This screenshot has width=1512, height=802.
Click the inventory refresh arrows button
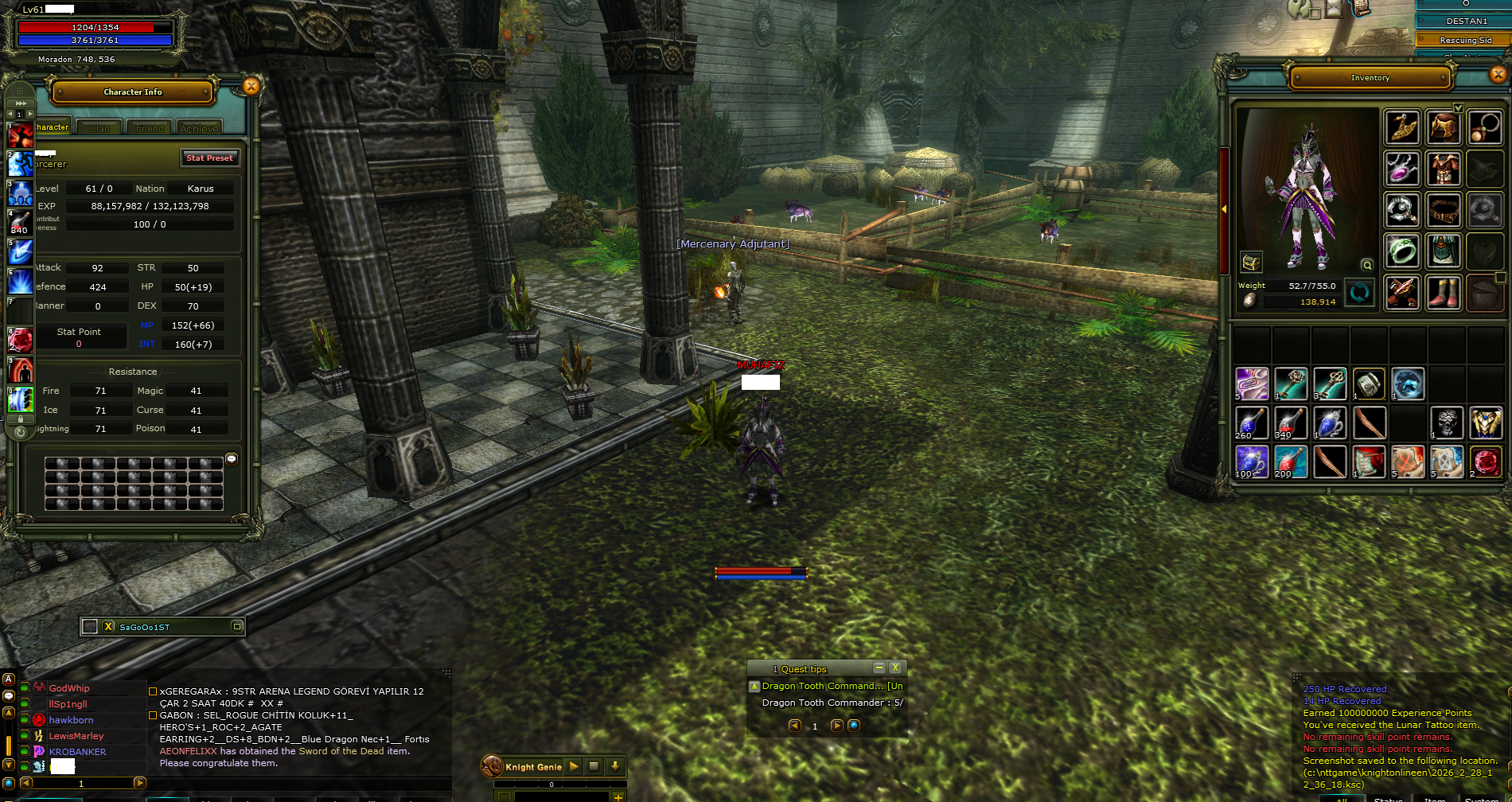[1359, 293]
